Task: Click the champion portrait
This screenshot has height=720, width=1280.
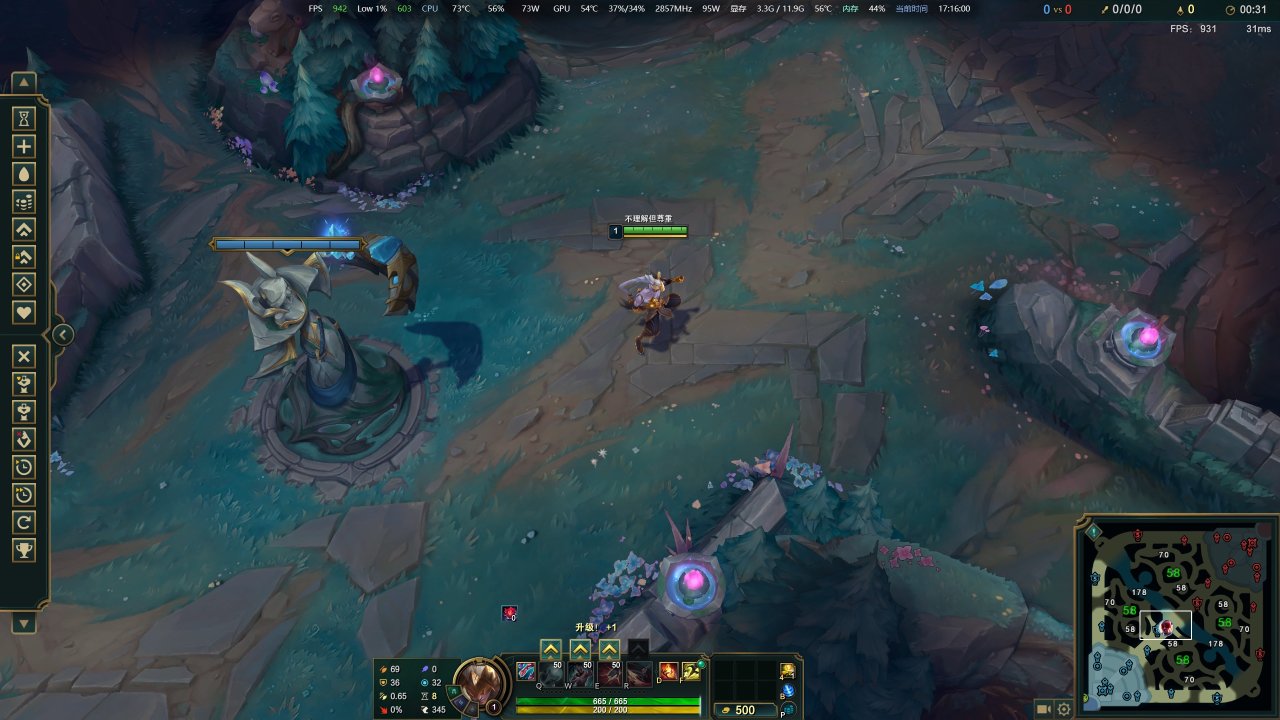Action: pos(480,682)
